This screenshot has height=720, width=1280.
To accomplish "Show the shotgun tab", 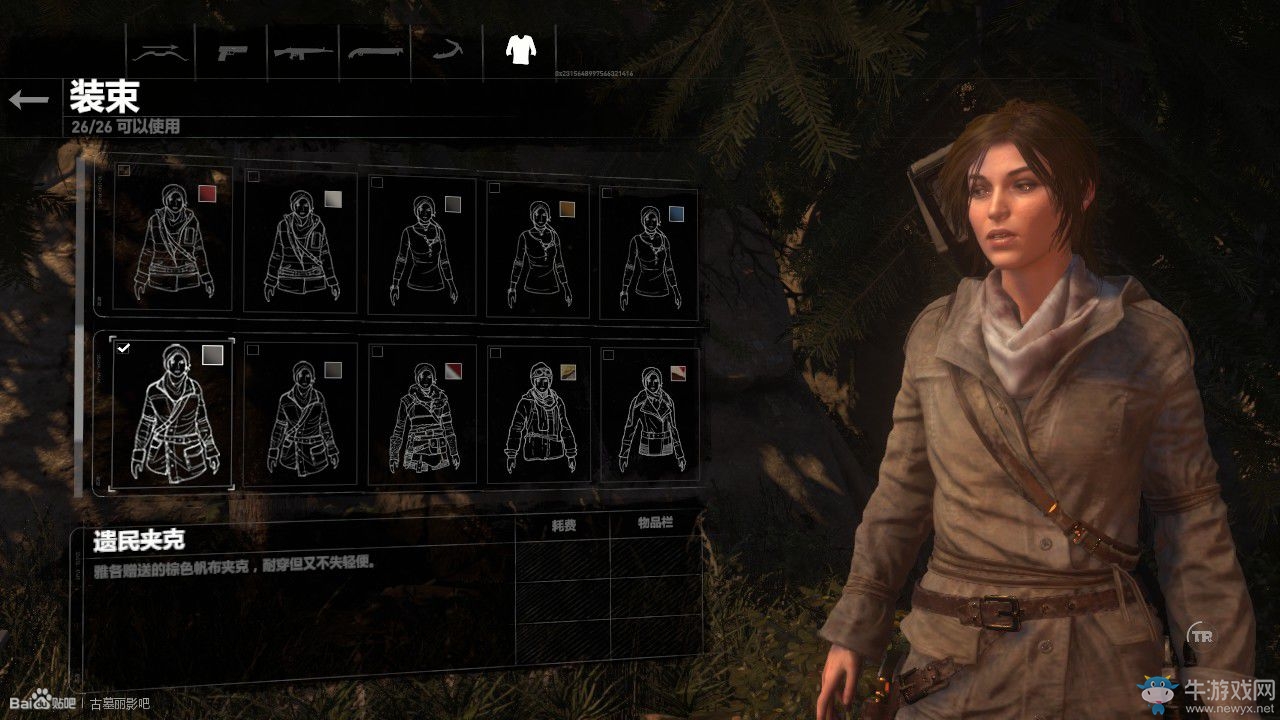I will click(x=375, y=50).
